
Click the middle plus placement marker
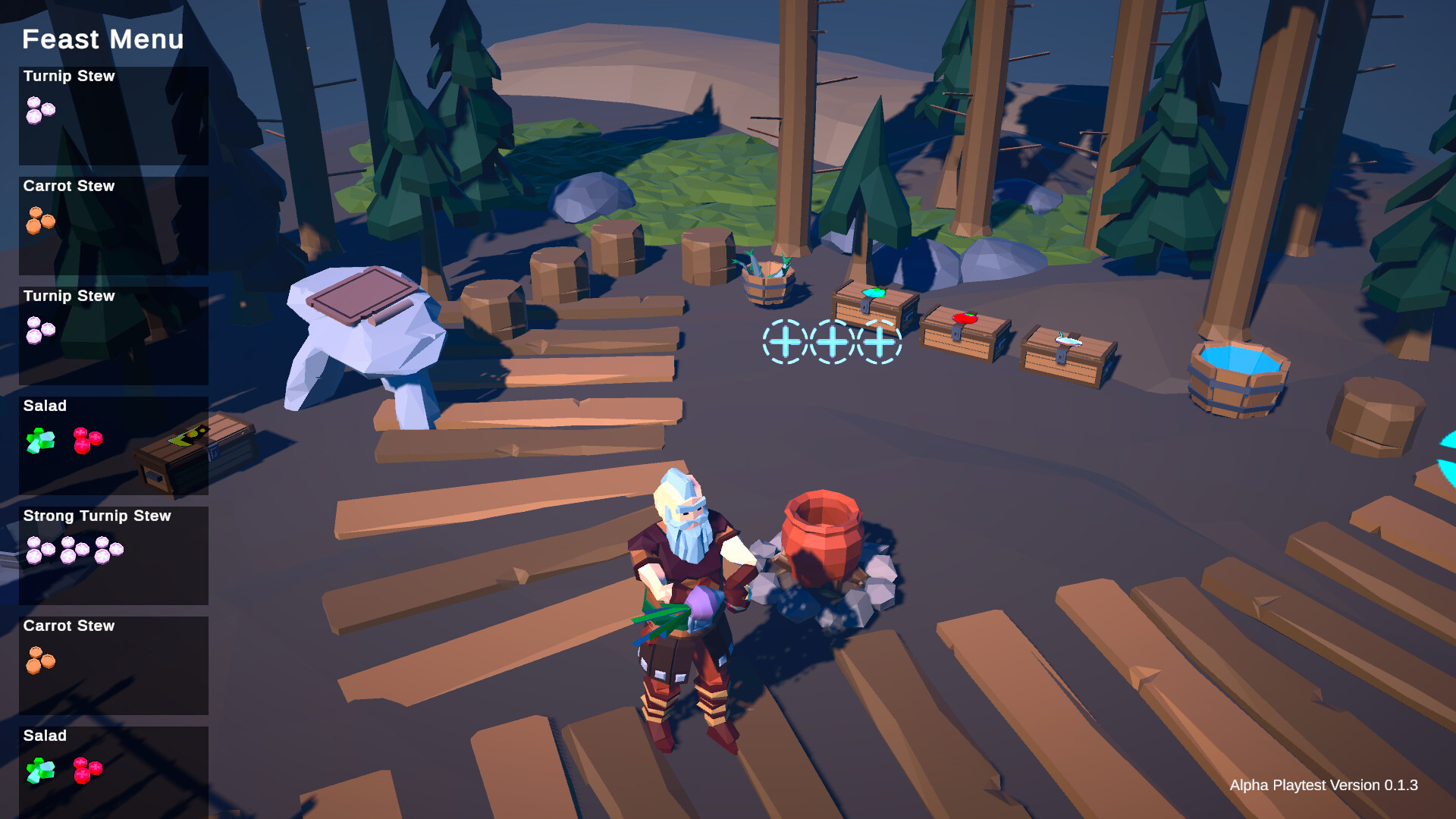(x=832, y=343)
